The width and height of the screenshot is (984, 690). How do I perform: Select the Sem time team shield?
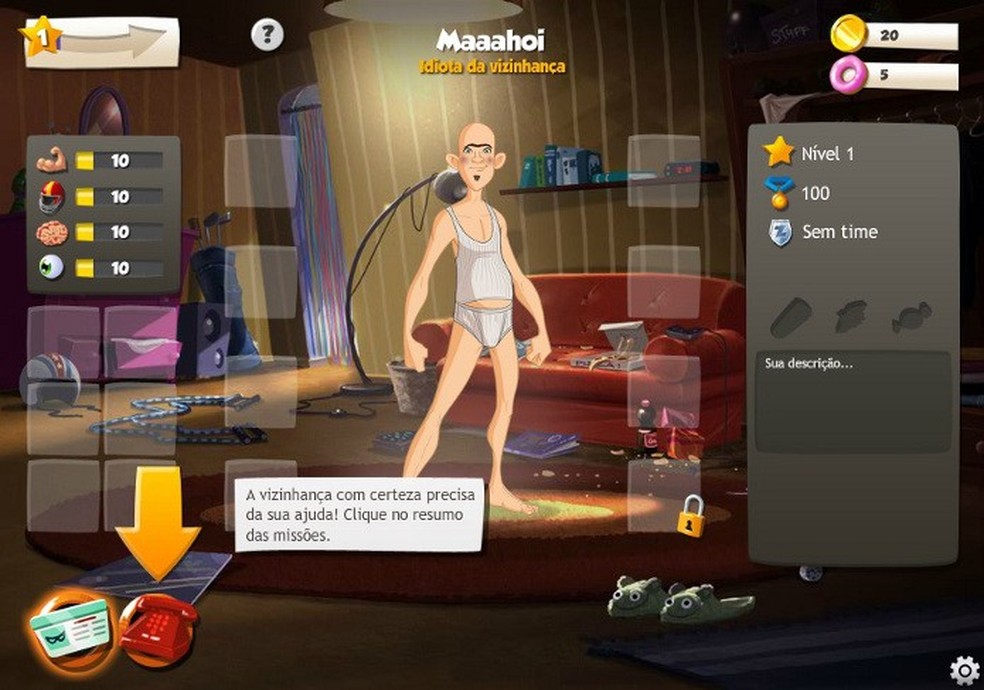(x=779, y=232)
